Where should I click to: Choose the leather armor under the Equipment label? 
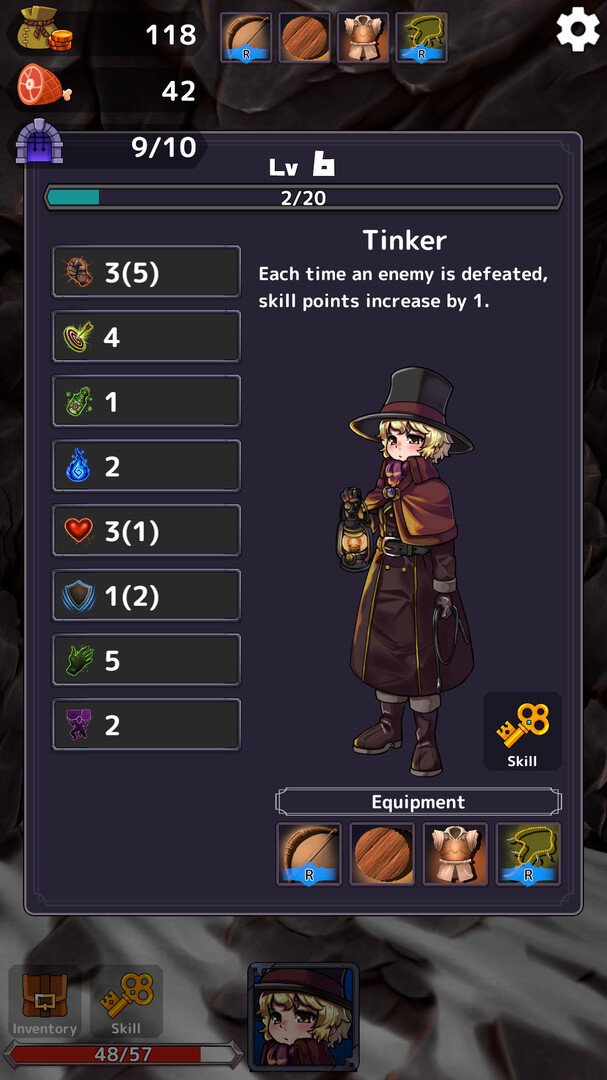click(x=455, y=854)
